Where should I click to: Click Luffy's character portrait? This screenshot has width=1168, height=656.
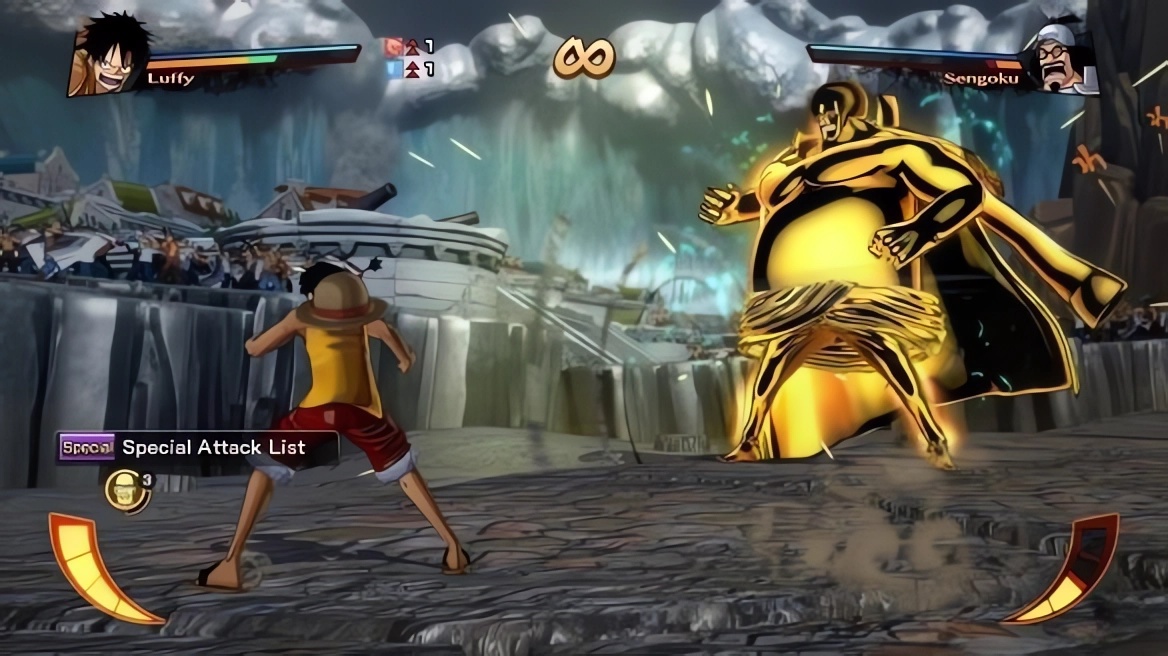coord(108,55)
